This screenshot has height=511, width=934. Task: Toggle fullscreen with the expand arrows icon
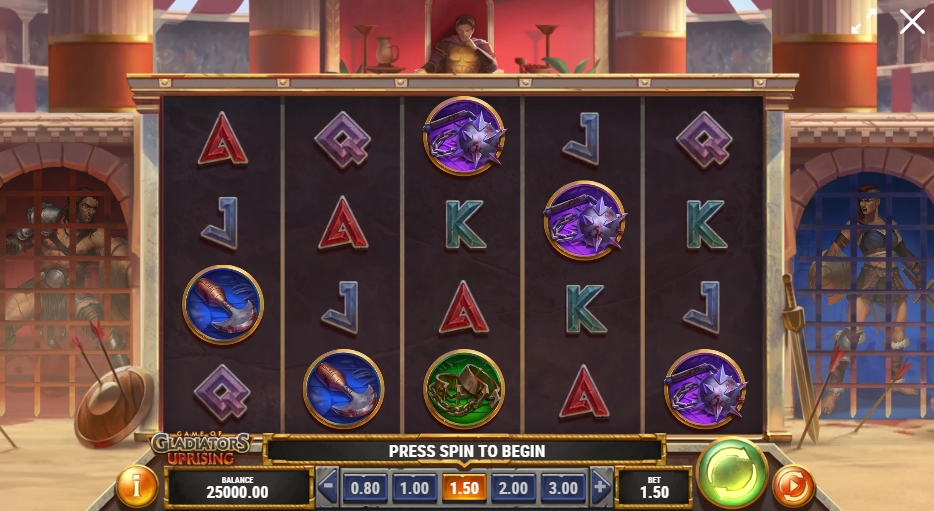(x=864, y=24)
